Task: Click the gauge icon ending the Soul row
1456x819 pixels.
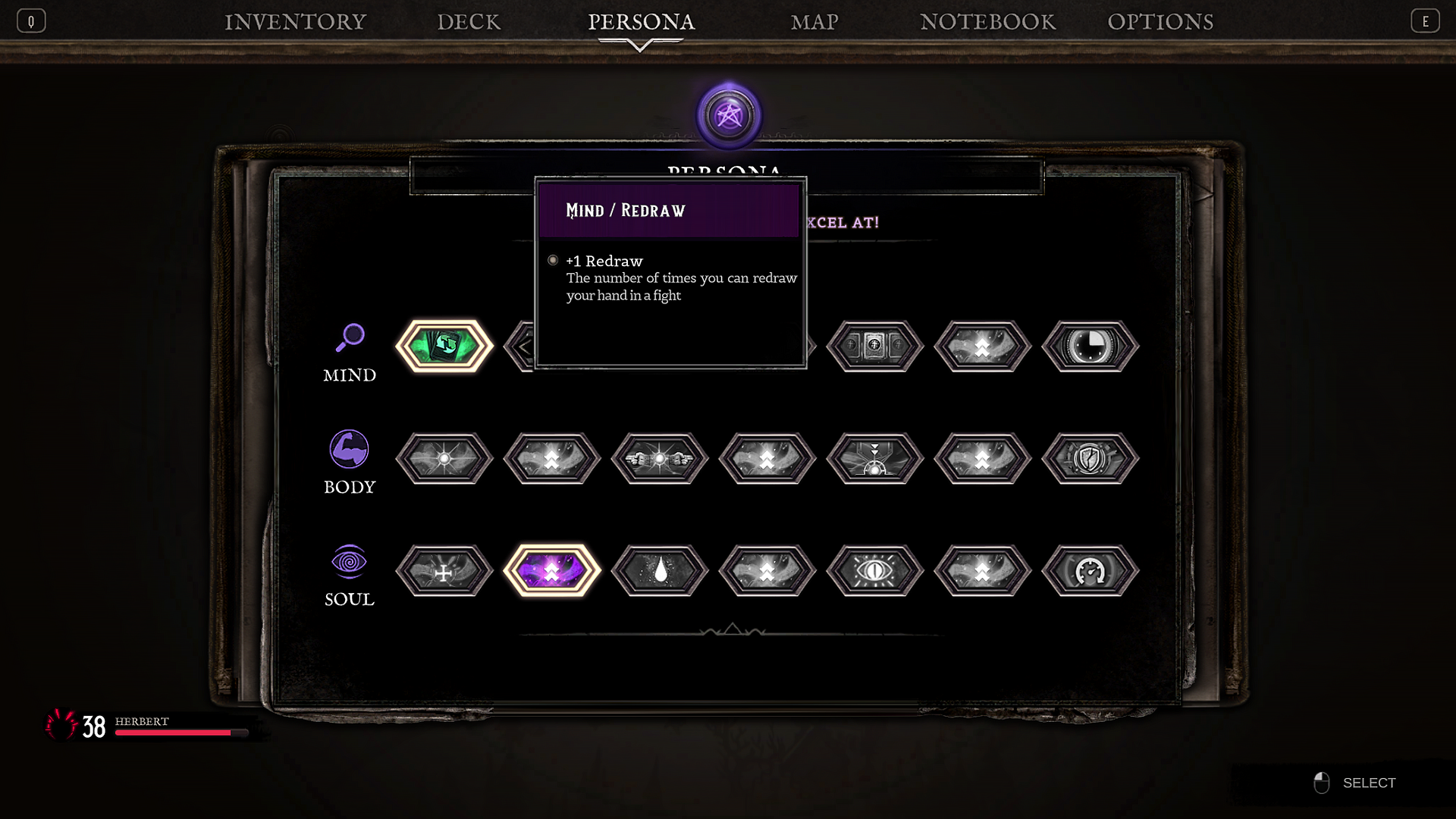Action: 1090,571
